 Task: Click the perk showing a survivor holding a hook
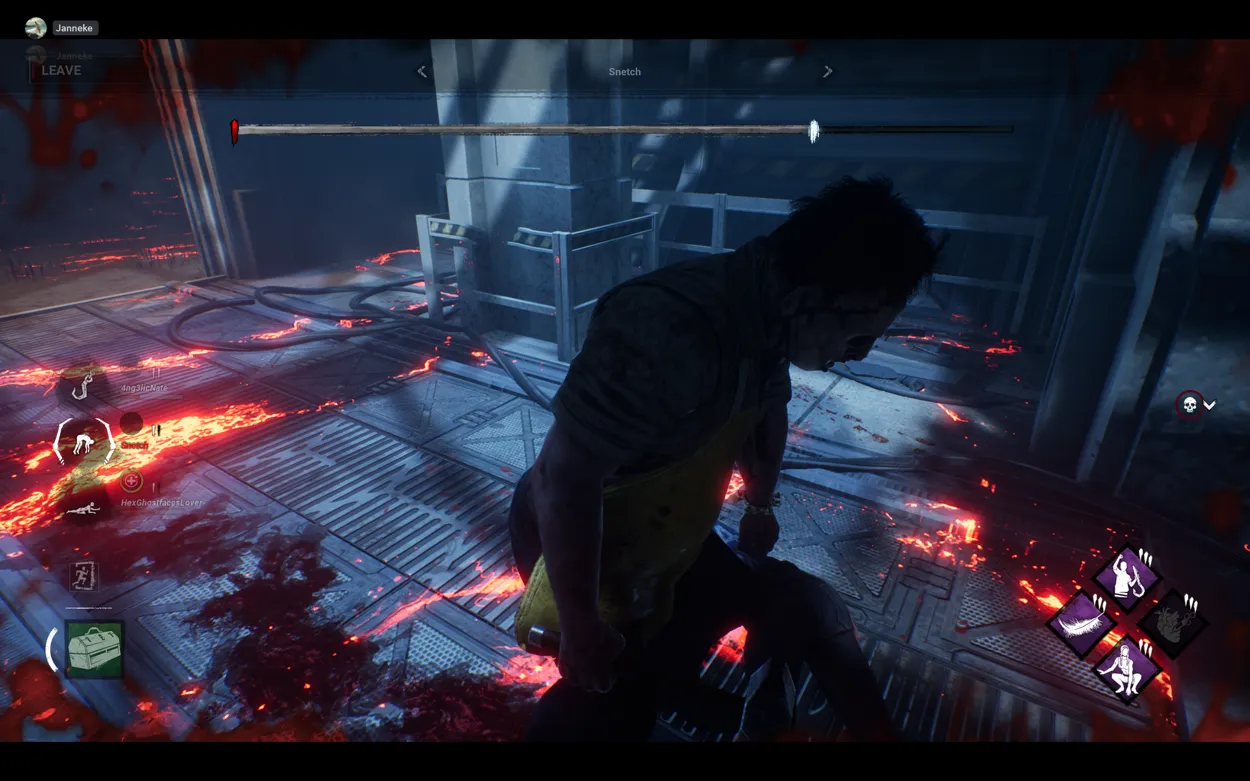[1127, 577]
